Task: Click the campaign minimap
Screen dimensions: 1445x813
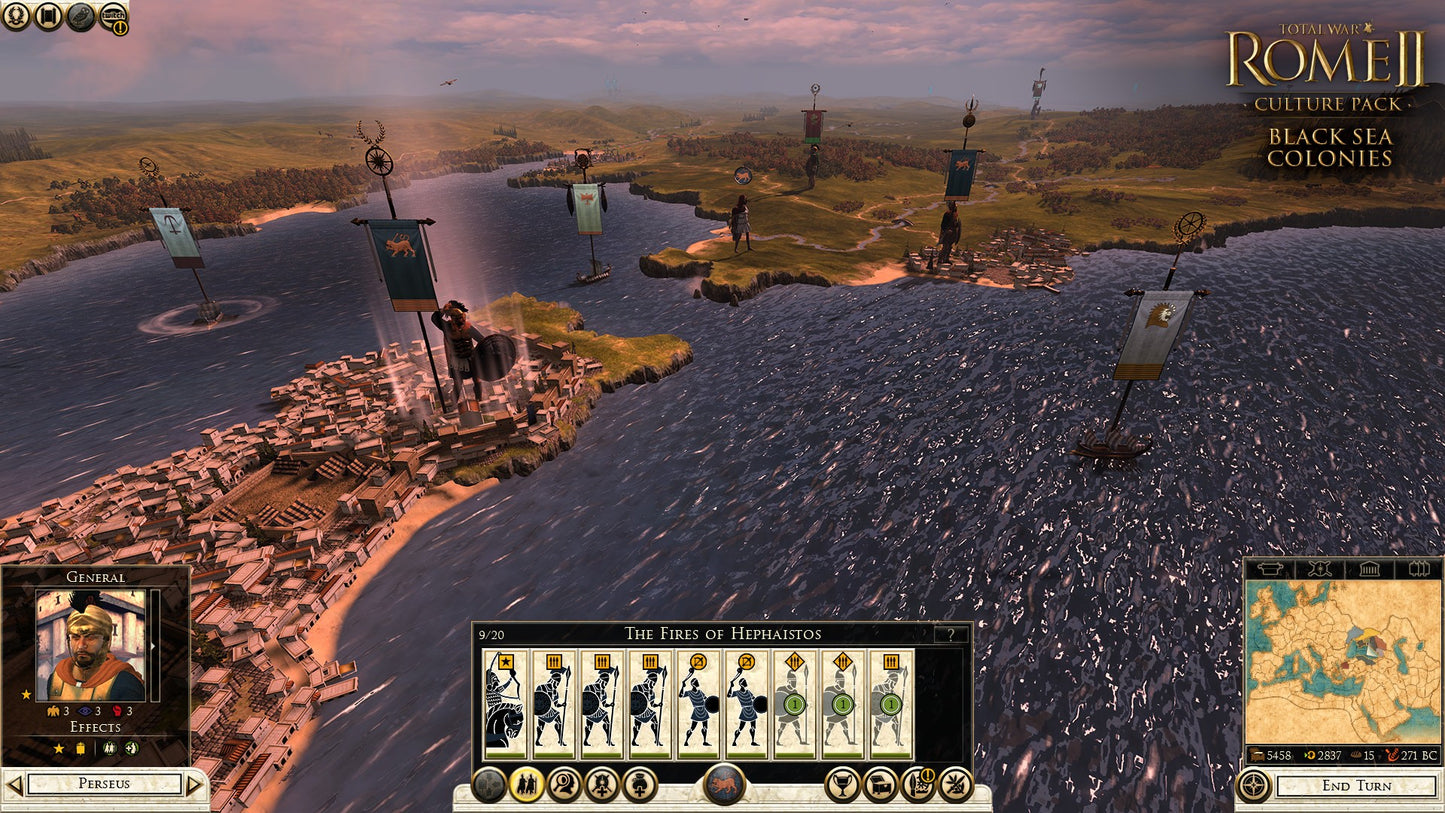Action: pyautogui.click(x=1342, y=662)
